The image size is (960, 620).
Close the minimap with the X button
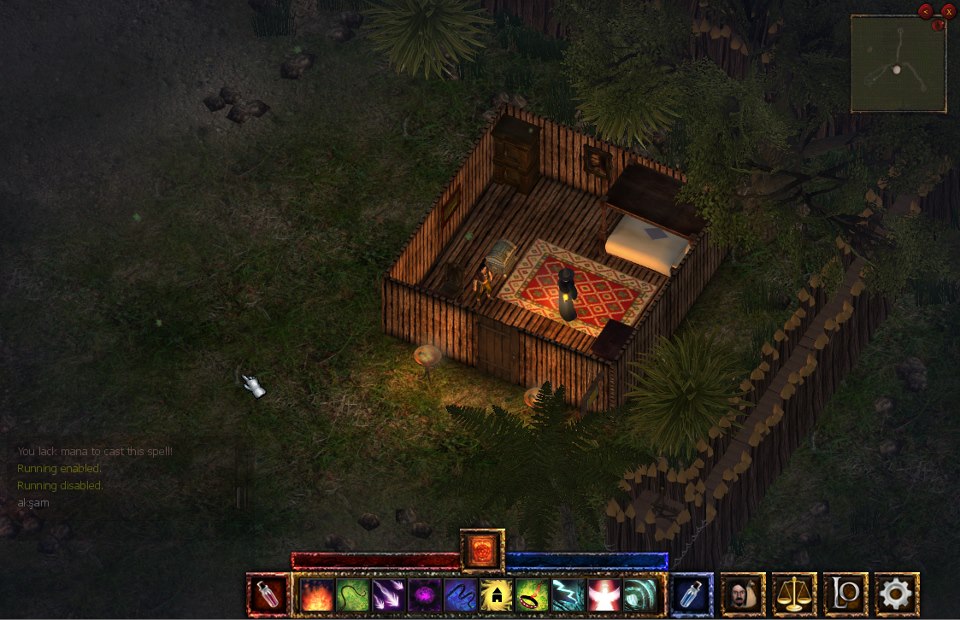coord(948,11)
